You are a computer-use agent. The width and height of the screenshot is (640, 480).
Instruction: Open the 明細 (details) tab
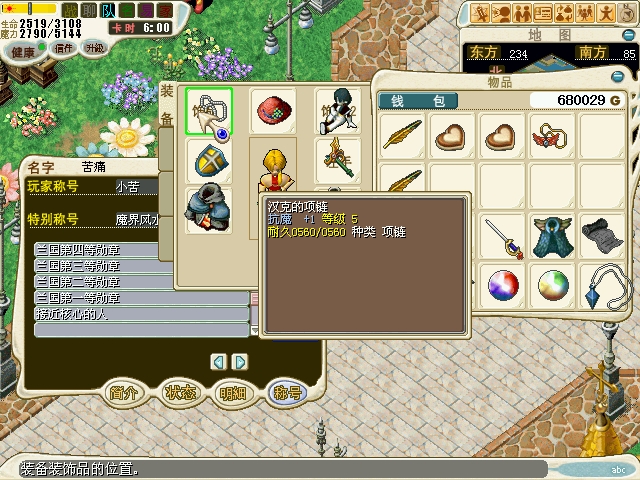point(232,393)
